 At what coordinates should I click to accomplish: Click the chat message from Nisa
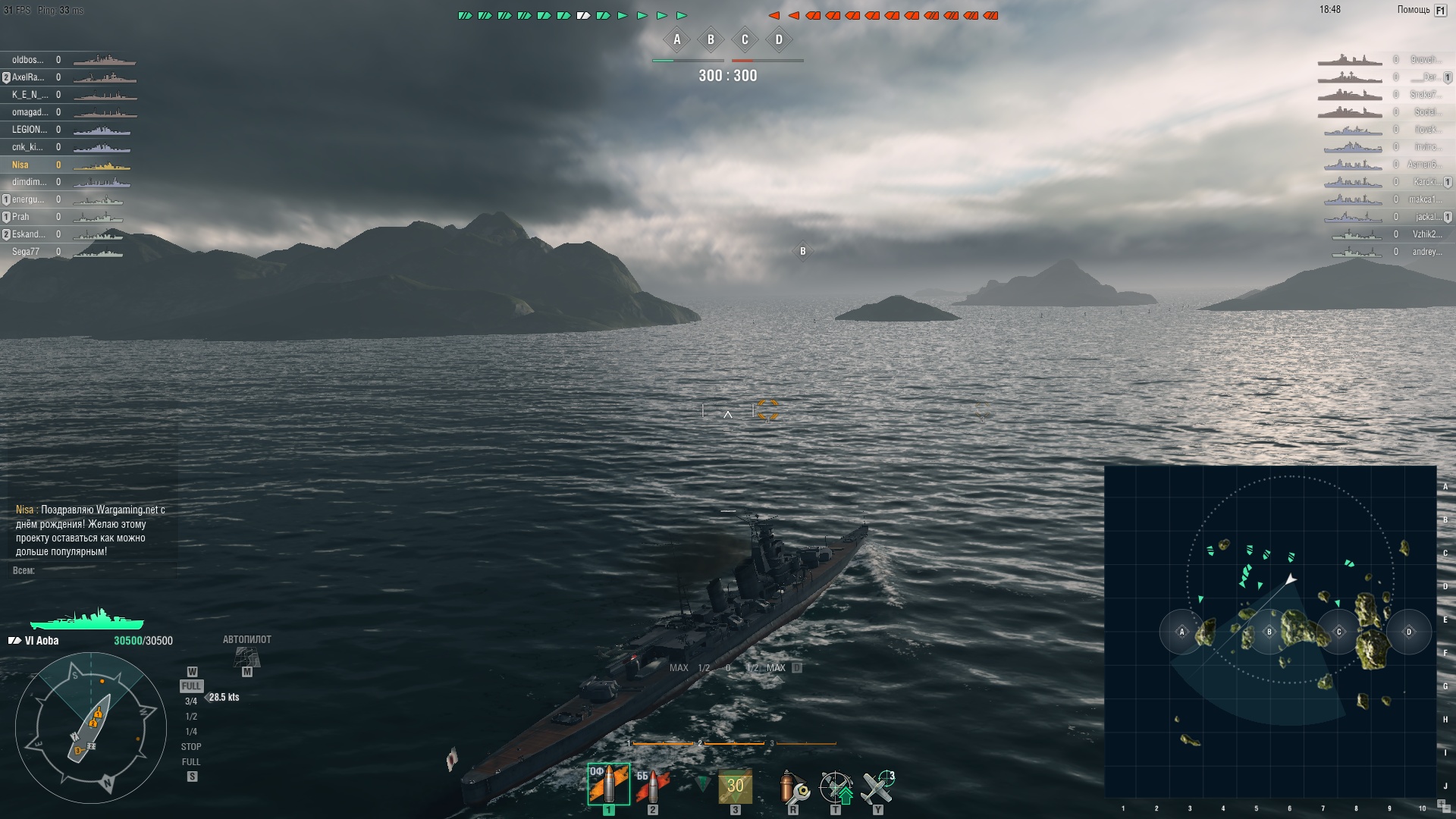[89, 530]
